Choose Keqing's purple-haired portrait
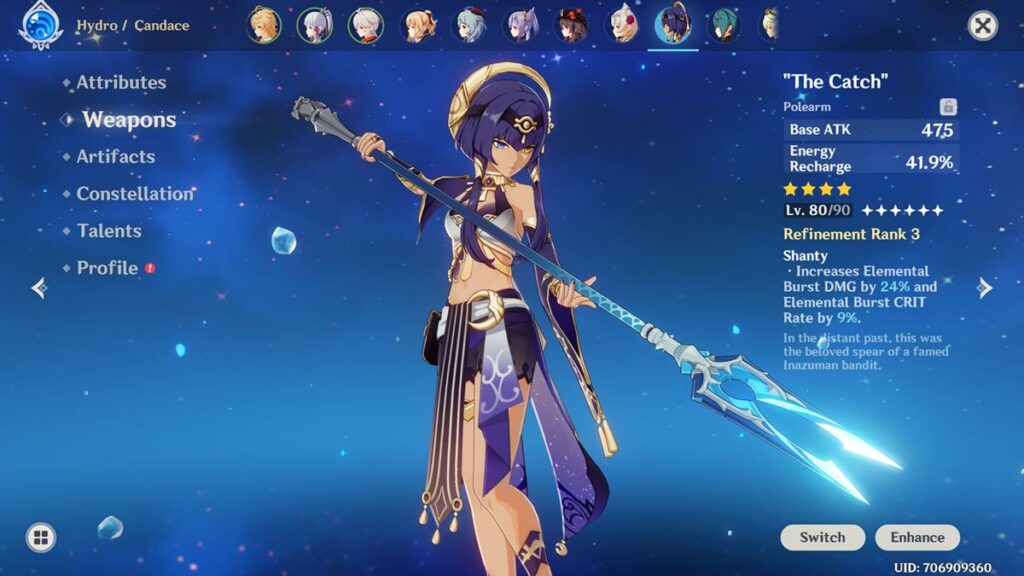This screenshot has height=576, width=1024. (x=520, y=25)
